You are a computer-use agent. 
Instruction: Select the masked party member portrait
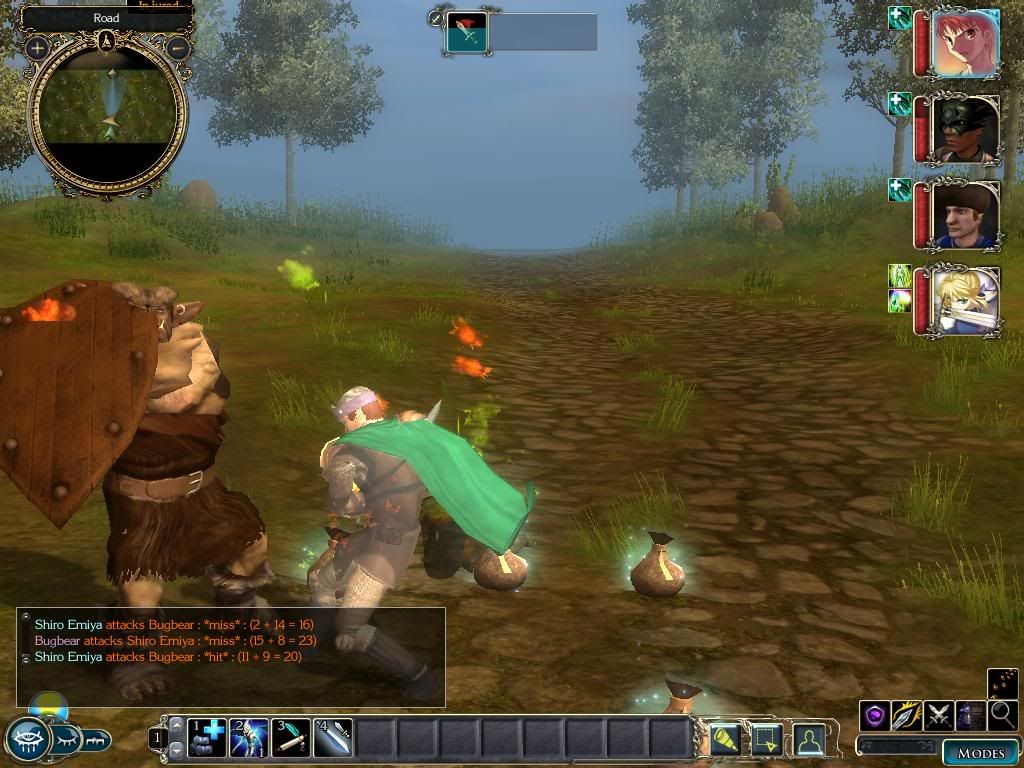pos(965,129)
